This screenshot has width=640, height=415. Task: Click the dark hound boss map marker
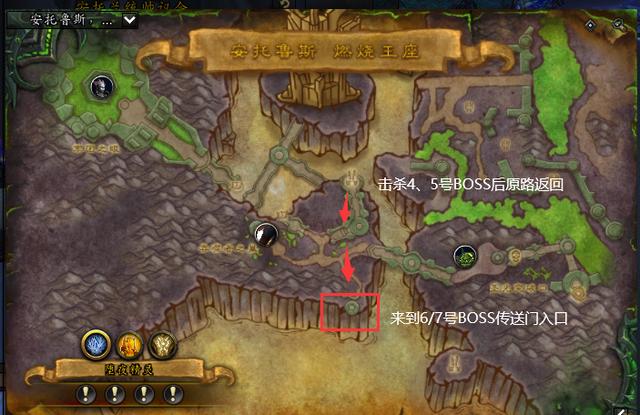pyautogui.click(x=263, y=234)
